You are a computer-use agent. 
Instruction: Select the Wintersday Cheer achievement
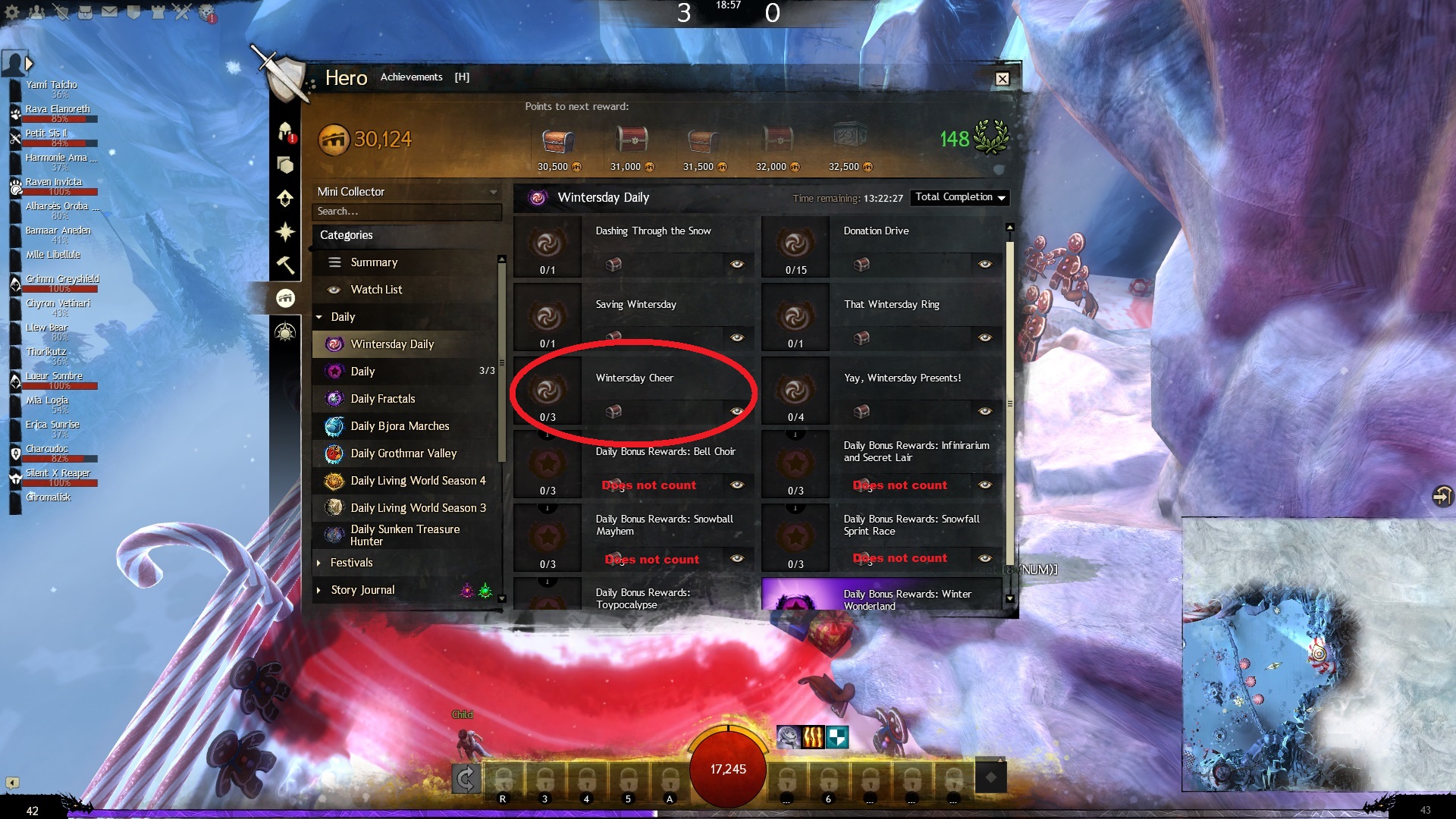634,378
